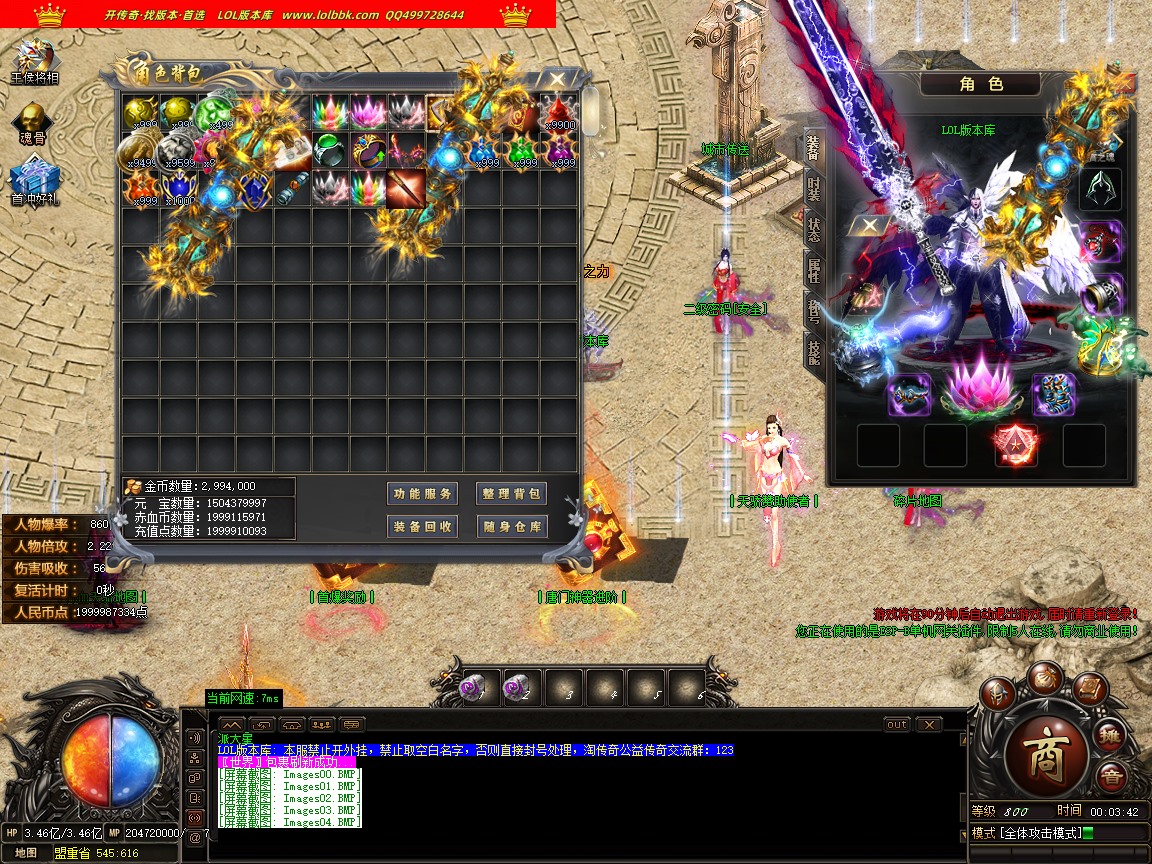The height and width of the screenshot is (864, 1152).
Task: Select the wooden staff item in bag
Action: point(406,188)
